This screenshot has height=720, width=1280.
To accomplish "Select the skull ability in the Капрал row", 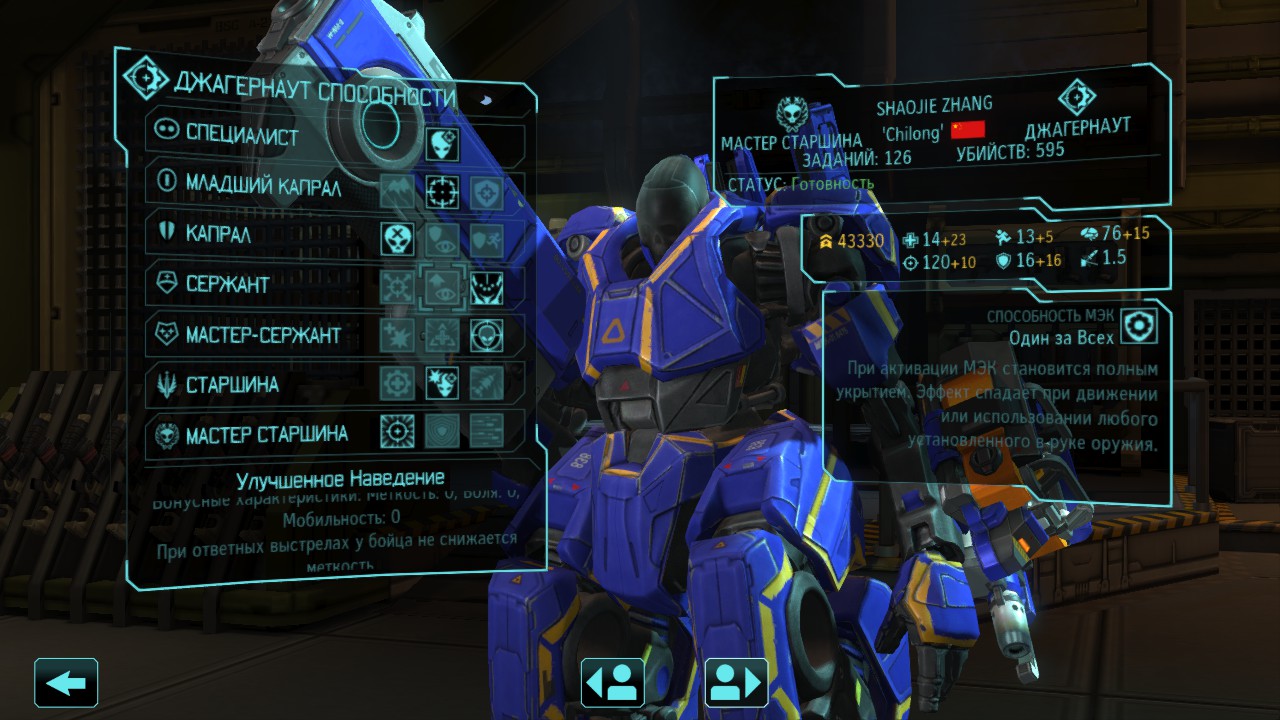I will 397,239.
